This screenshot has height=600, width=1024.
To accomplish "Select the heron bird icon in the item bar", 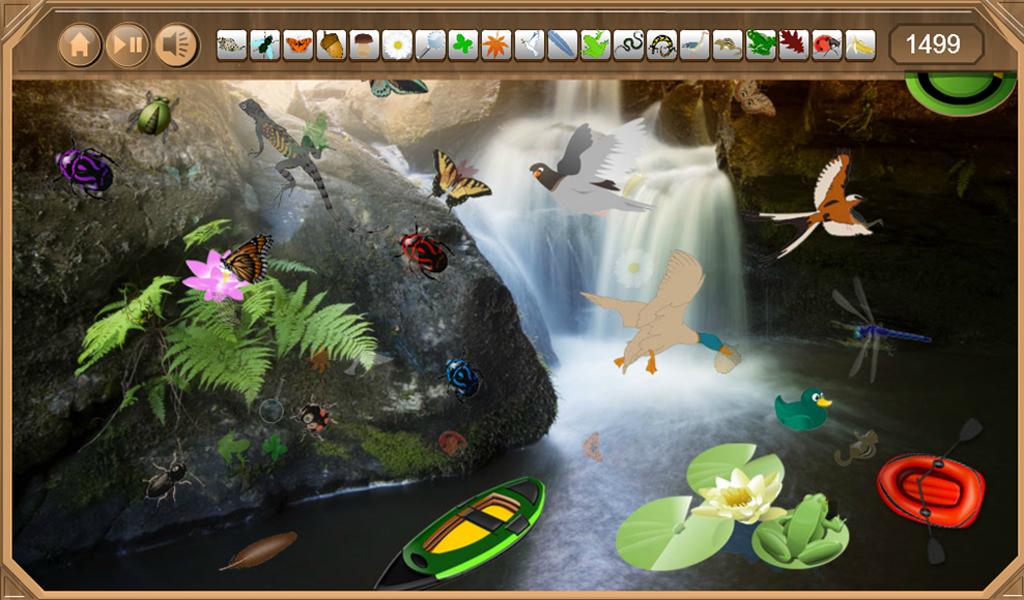I will 695,45.
